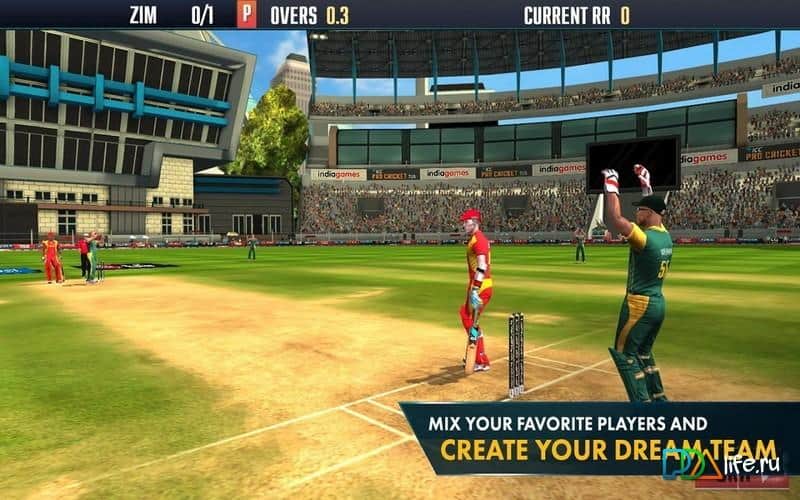The height and width of the screenshot is (500, 800).
Task: Tap the red P icon in scorebar
Action: [246, 15]
